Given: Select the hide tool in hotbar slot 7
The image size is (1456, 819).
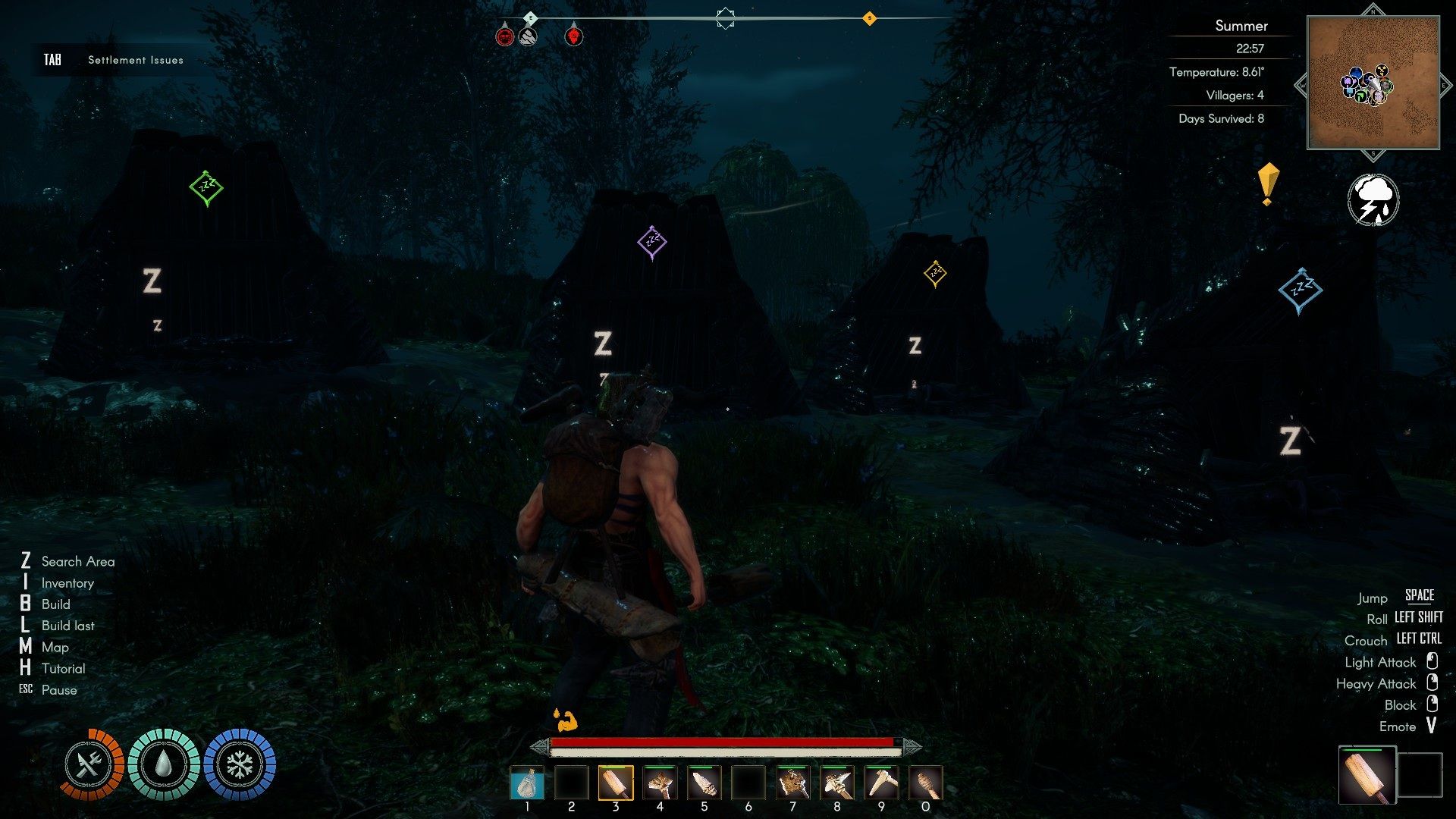Looking at the screenshot, I should pos(792,783).
